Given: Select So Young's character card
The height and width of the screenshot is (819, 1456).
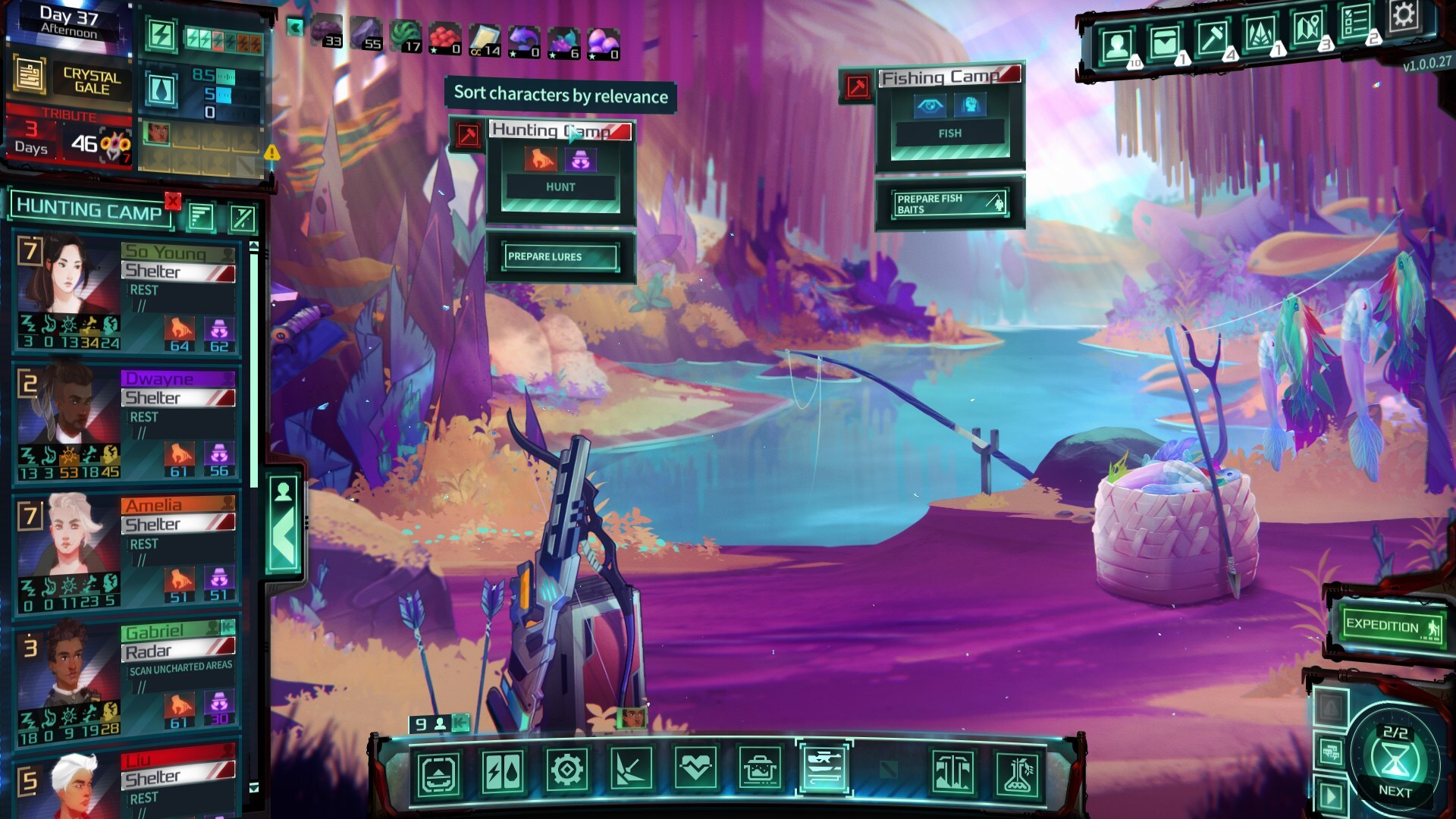Looking at the screenshot, I should [x=127, y=294].
